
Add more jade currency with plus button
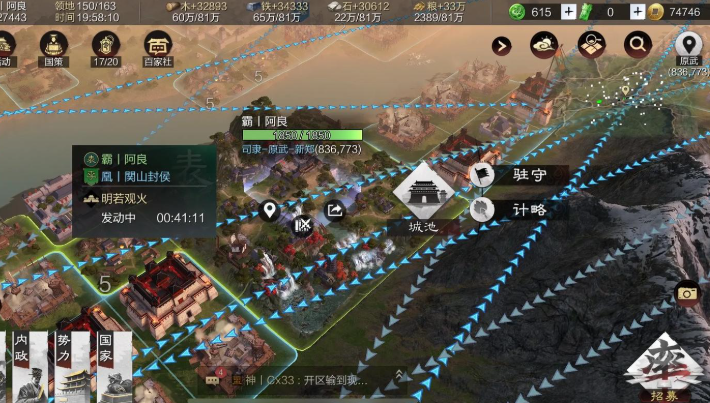coord(568,11)
